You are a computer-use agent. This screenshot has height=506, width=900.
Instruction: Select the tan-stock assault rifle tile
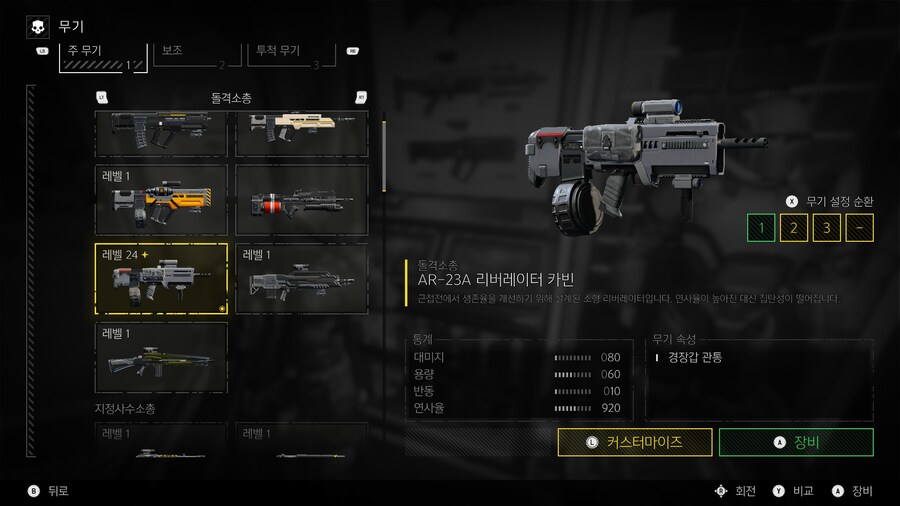pos(301,134)
